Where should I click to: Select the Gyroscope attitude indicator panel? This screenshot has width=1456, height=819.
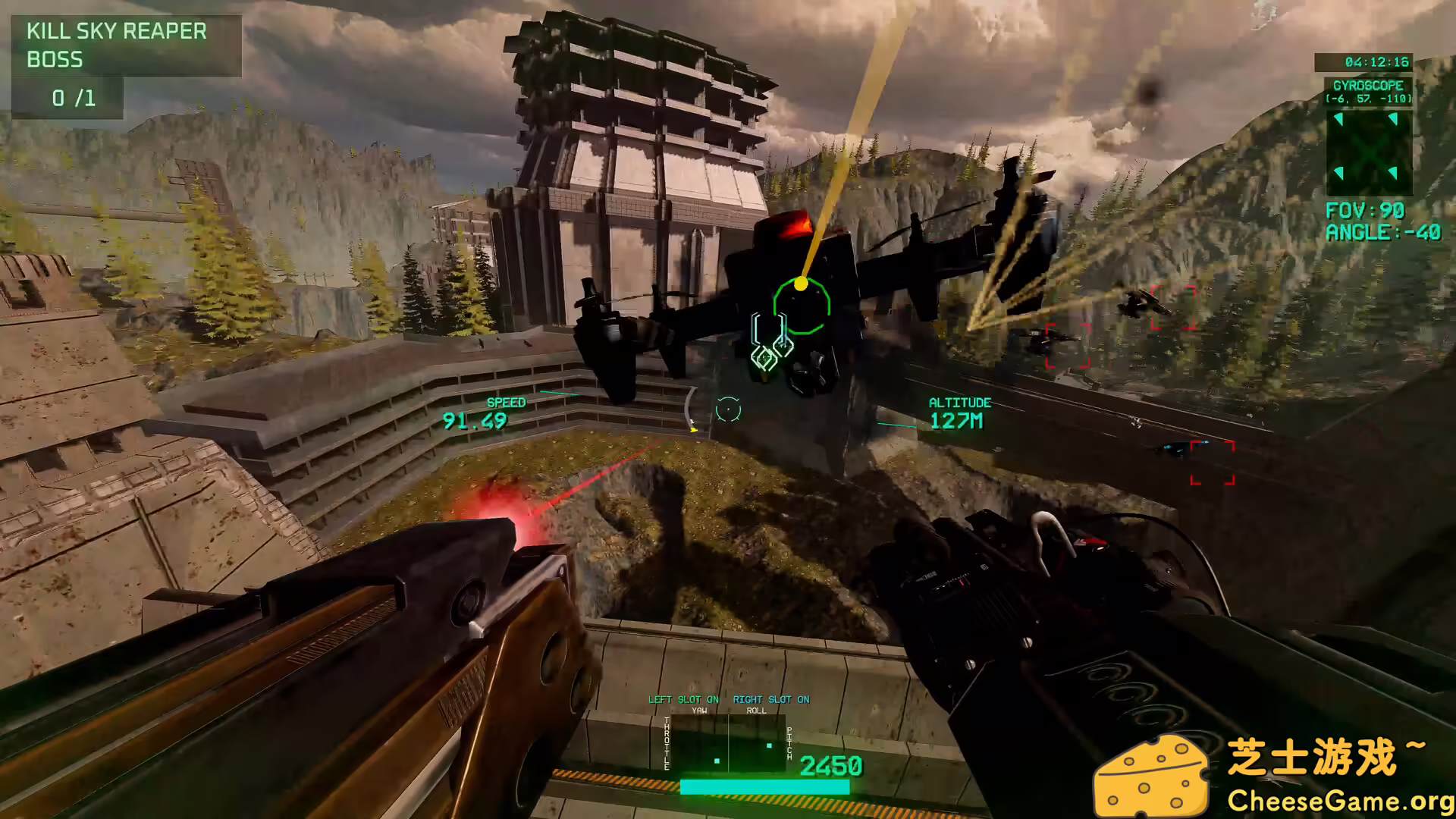[x=1369, y=152]
